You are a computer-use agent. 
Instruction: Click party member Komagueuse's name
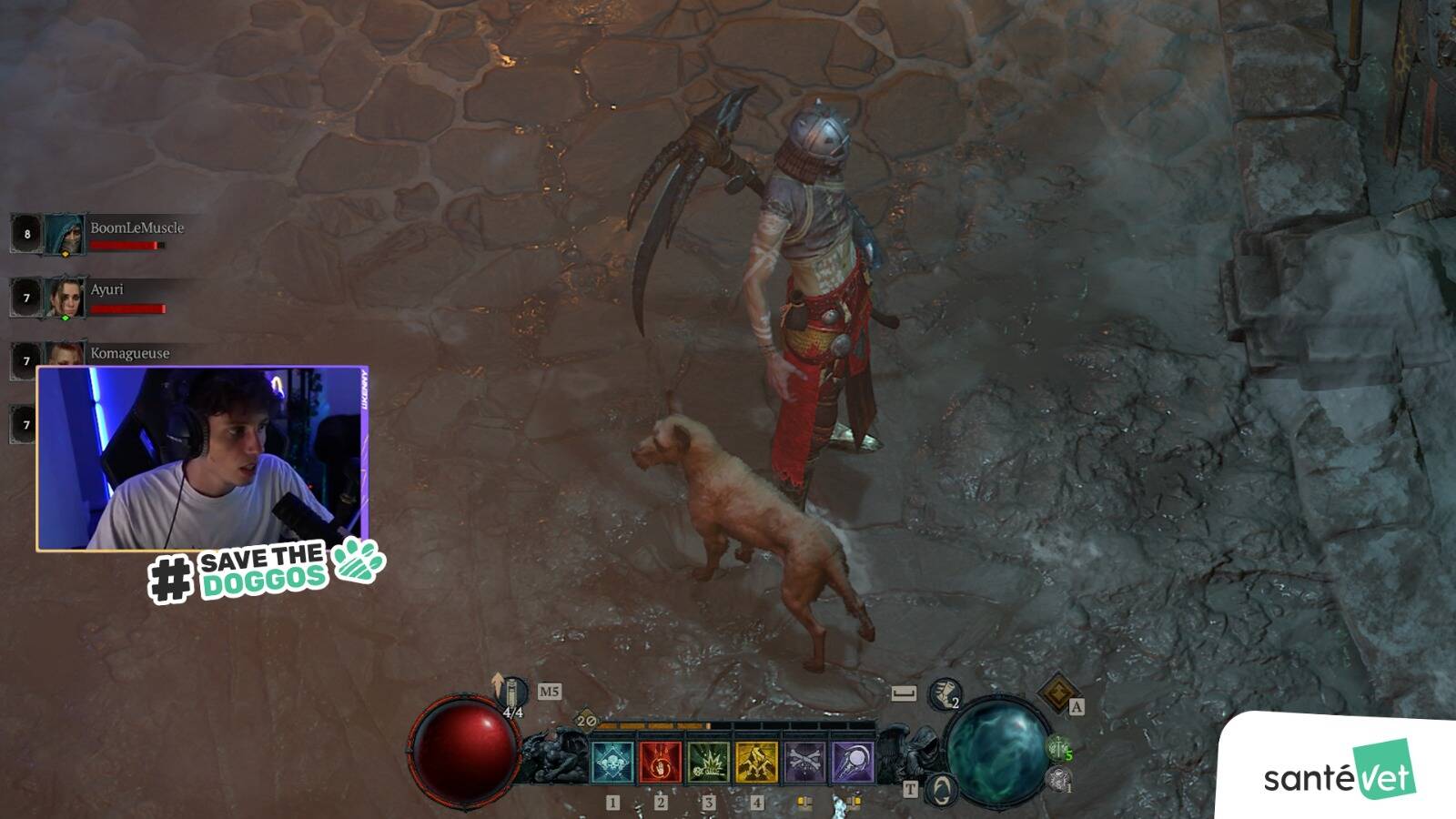click(130, 353)
